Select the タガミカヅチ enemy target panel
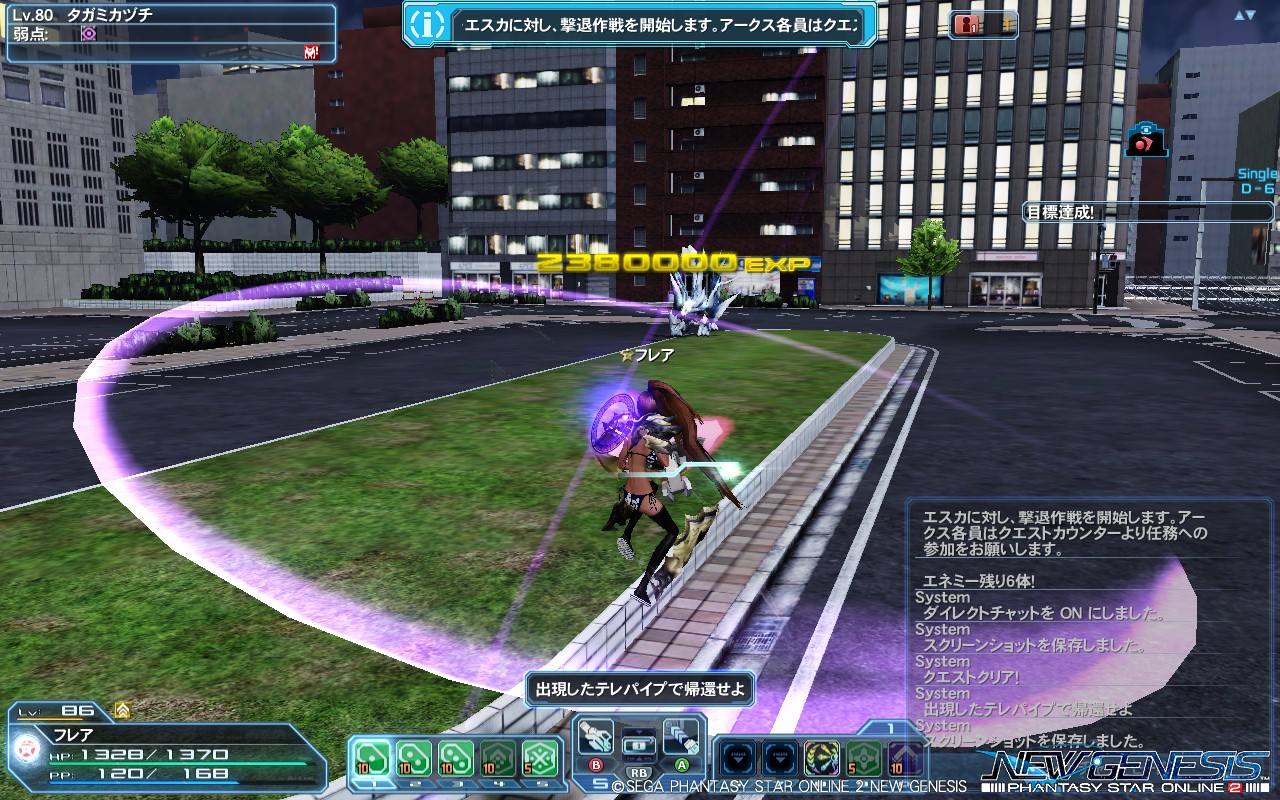The height and width of the screenshot is (800, 1280). 170,33
